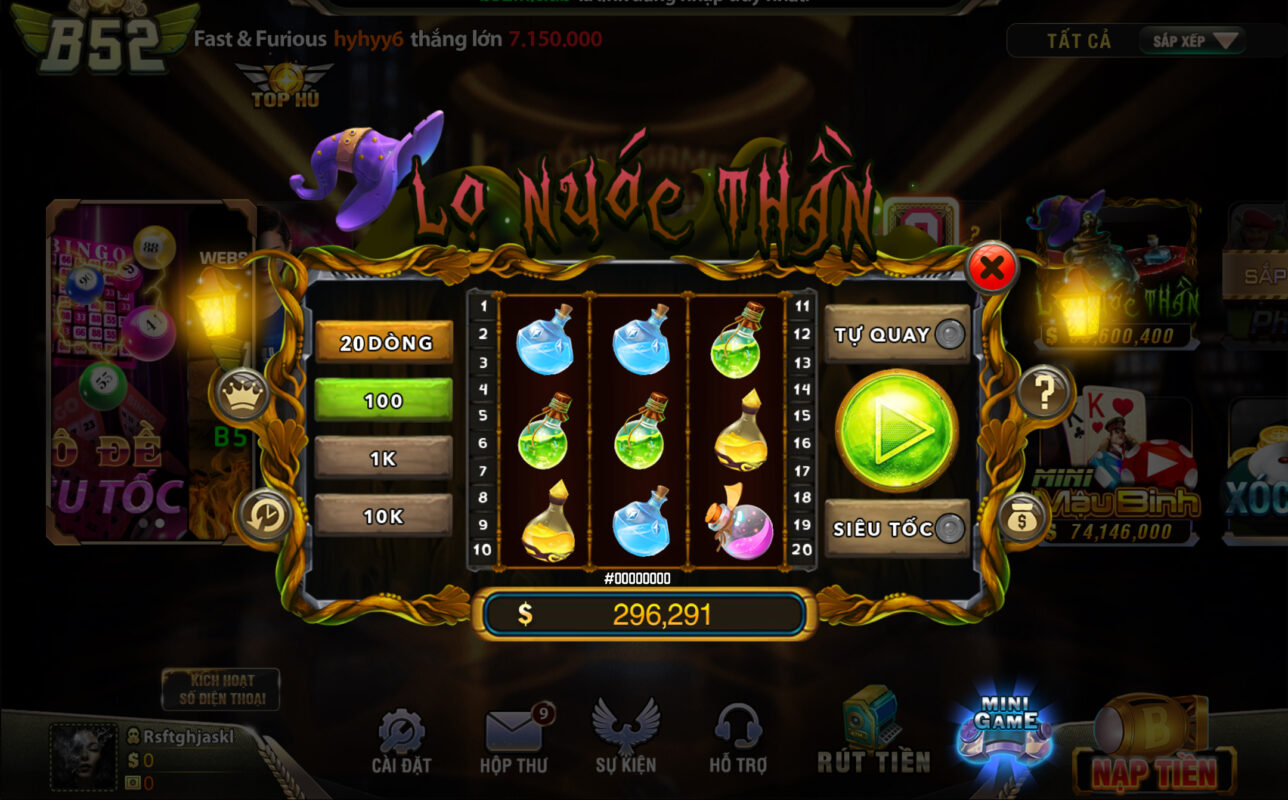
Task: Open the TOP HŨ leaderboard badge
Action: (286, 80)
